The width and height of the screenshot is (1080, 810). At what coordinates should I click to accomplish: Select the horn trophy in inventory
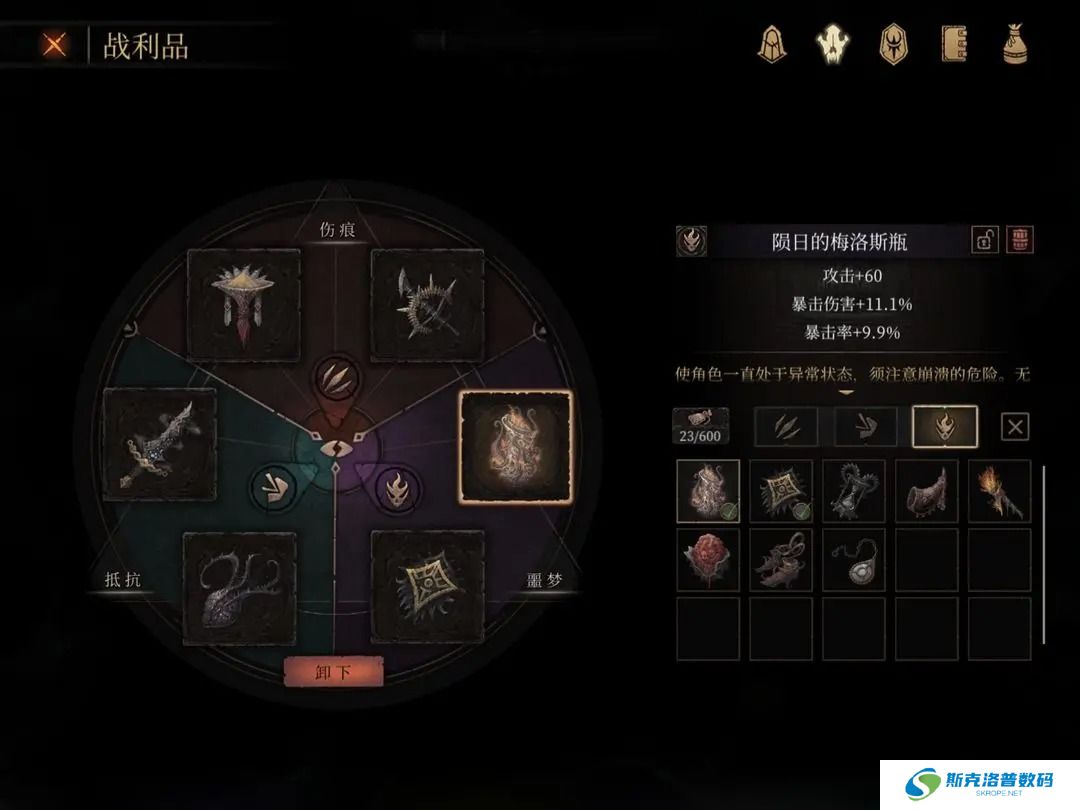pos(926,491)
